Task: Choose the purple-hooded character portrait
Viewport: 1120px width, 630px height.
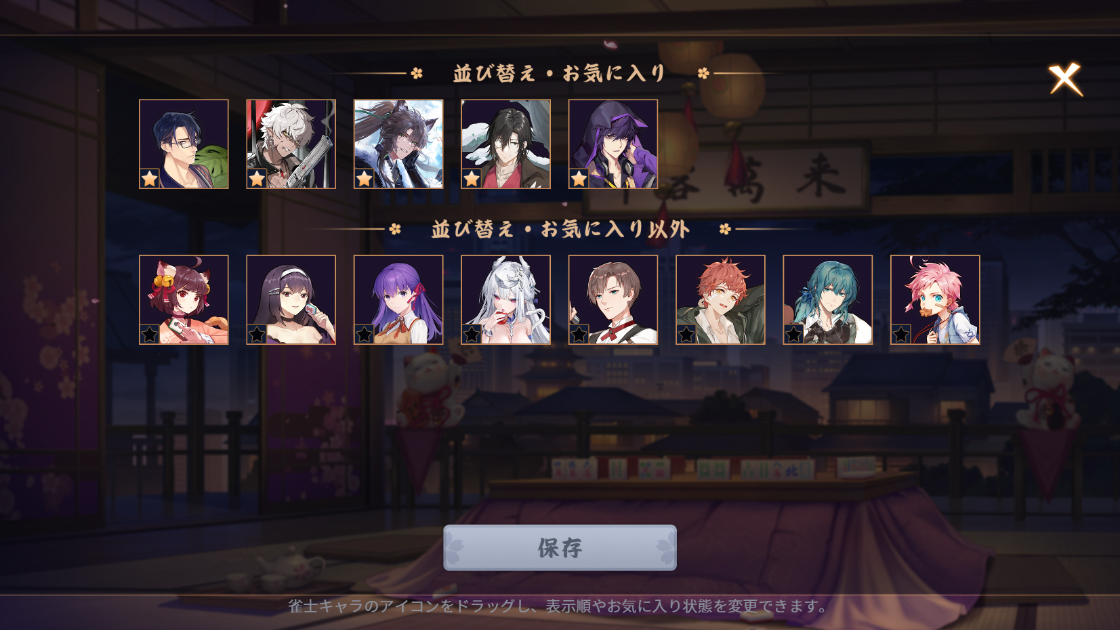Action: [613, 144]
